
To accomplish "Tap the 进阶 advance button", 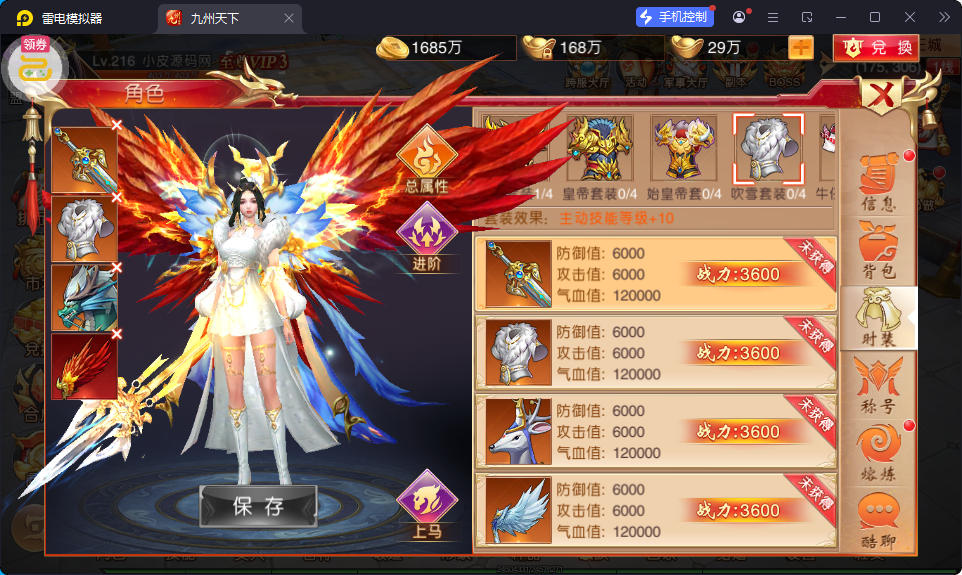I will tap(427, 238).
